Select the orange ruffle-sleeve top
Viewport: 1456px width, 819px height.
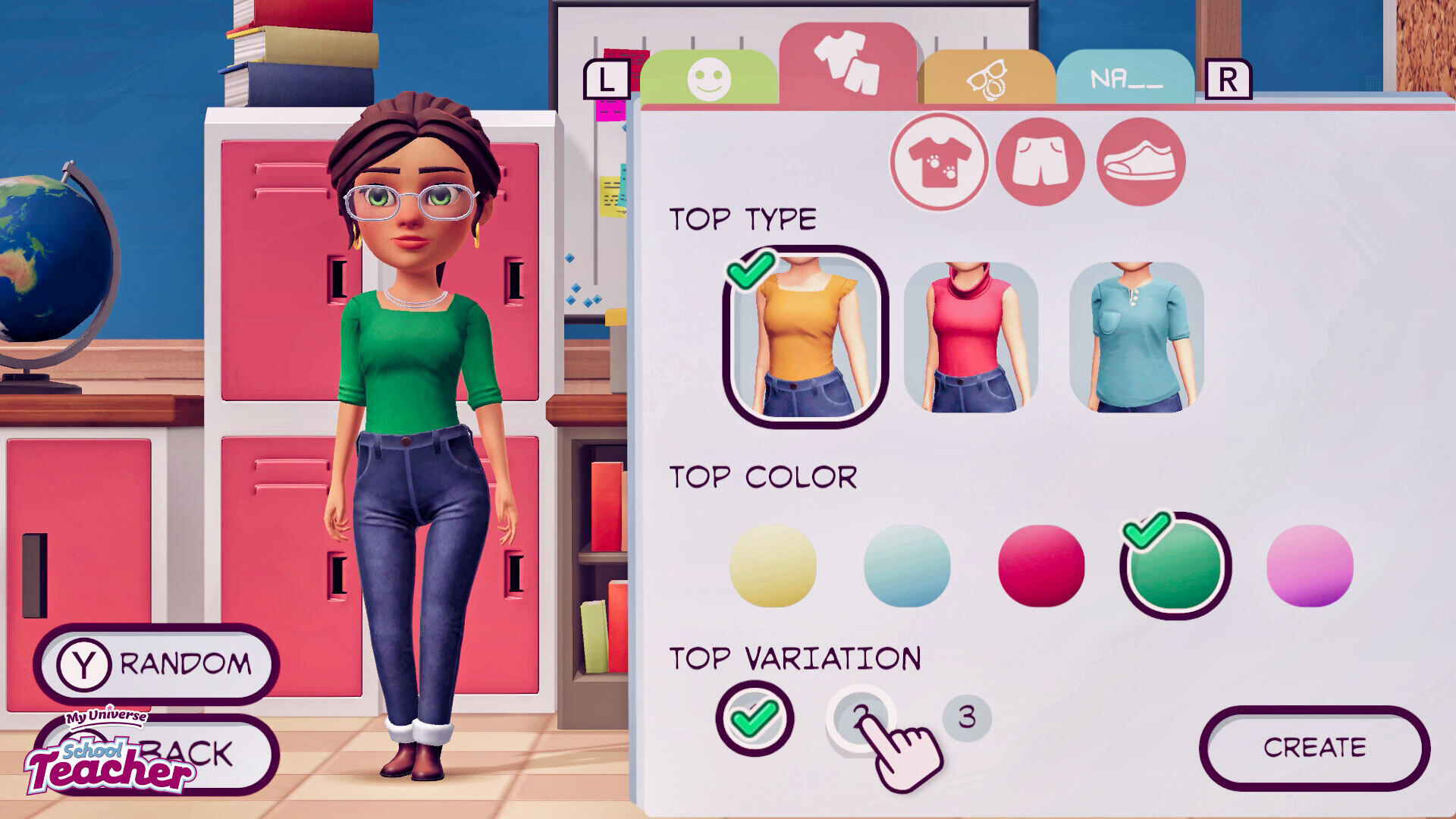pos(805,337)
